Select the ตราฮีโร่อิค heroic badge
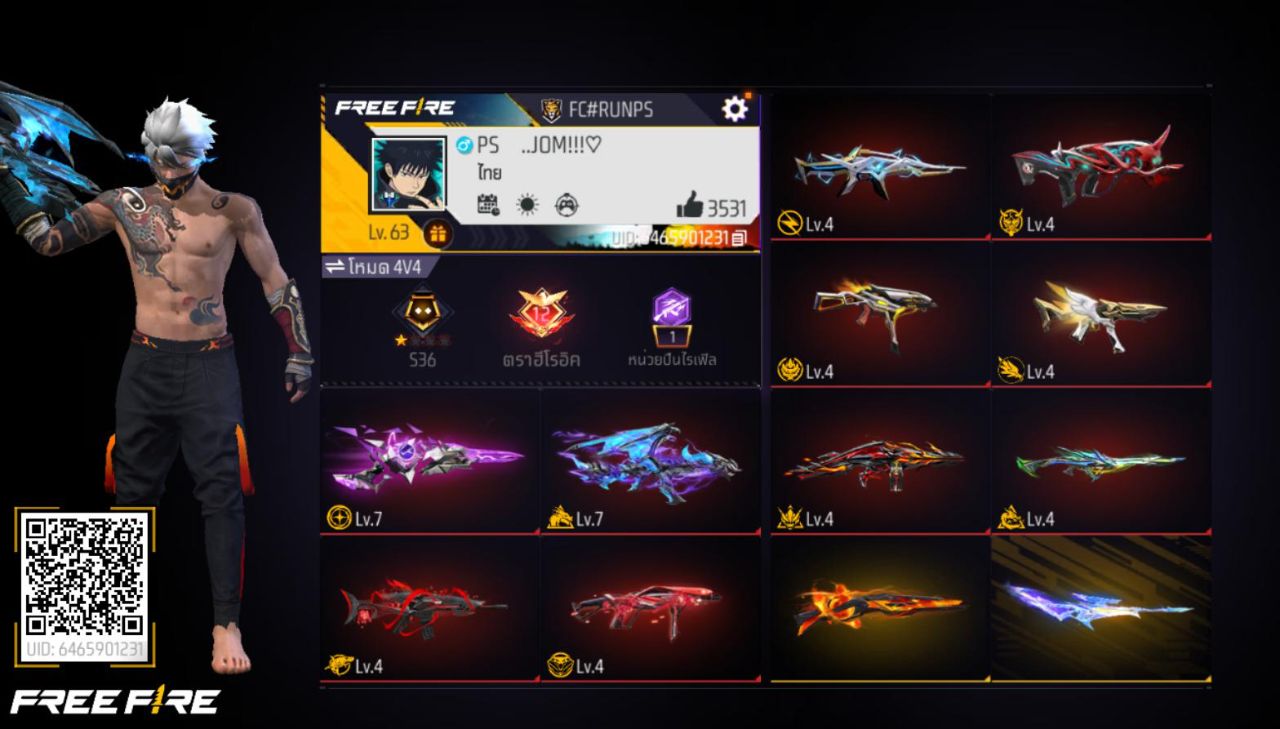This screenshot has width=1280, height=729. pos(541,315)
